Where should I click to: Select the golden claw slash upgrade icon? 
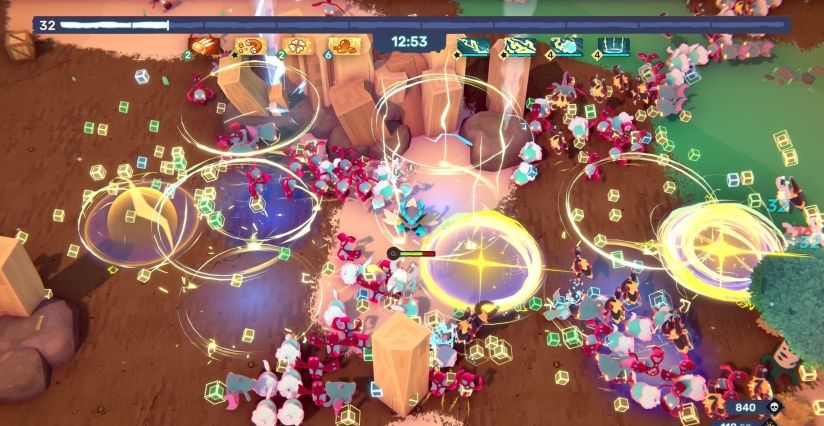point(205,46)
